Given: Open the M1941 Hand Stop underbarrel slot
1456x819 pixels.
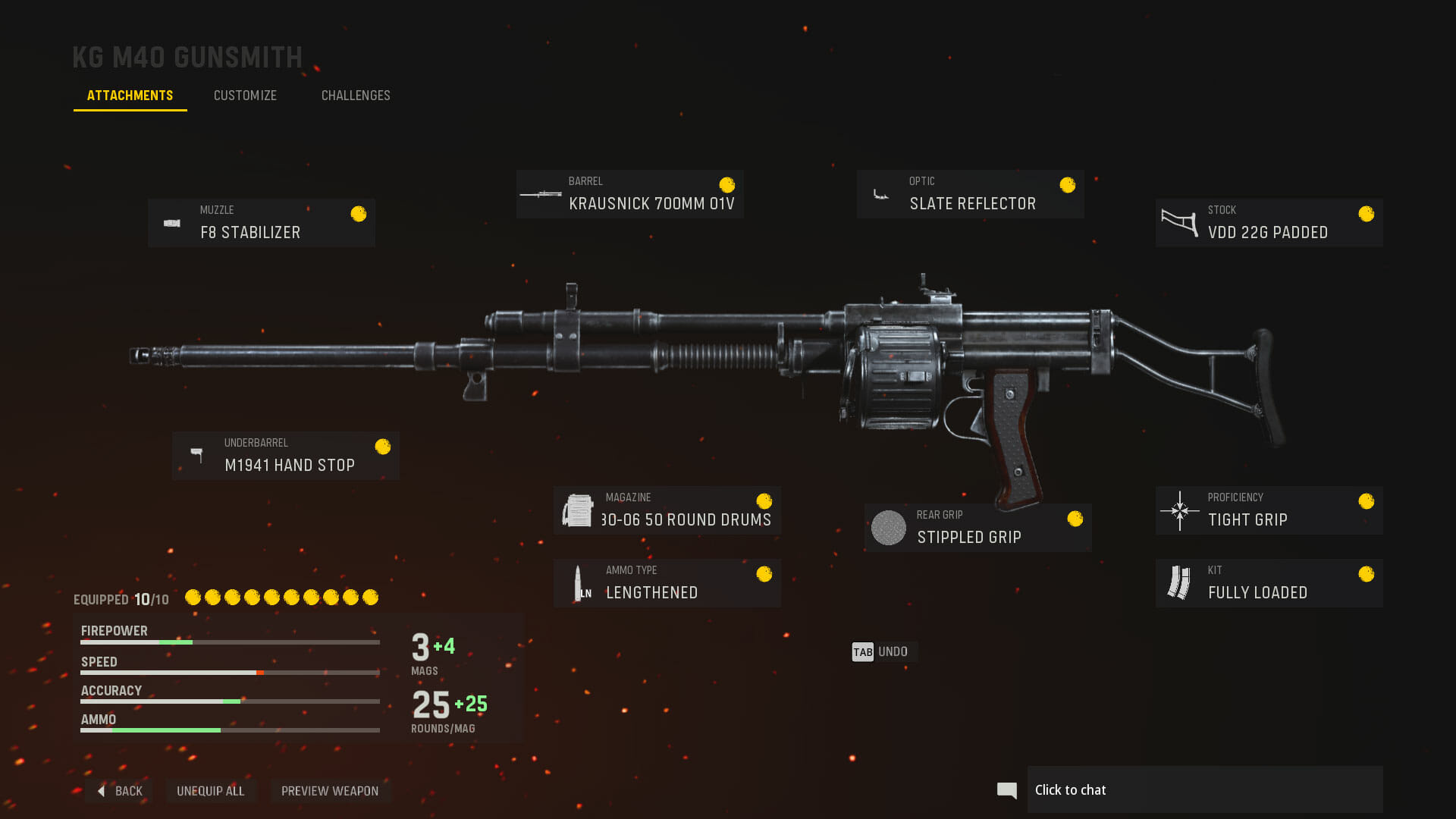Looking at the screenshot, I should pos(286,456).
